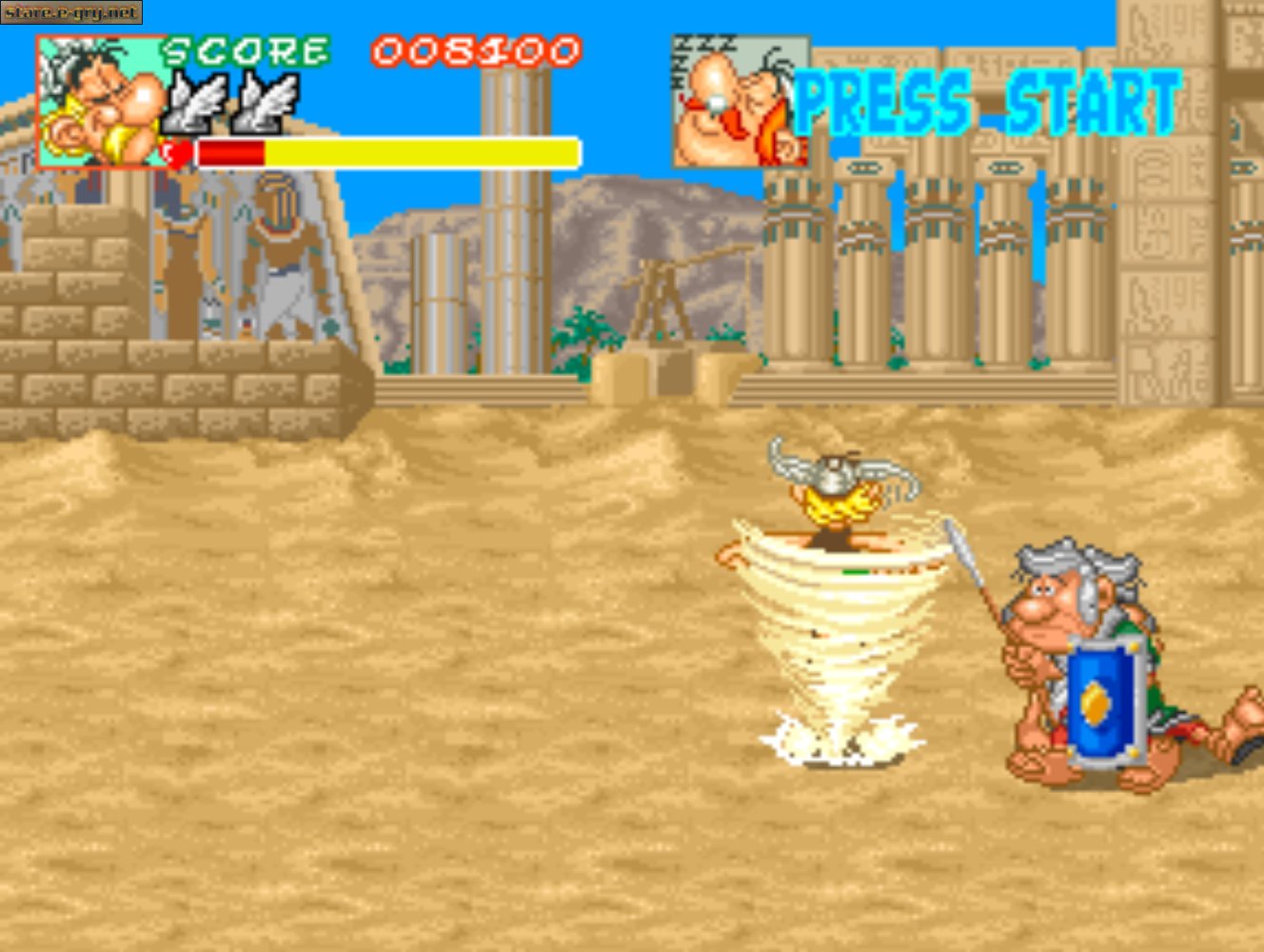Viewport: 1264px width, 952px height.
Task: Click the yellow-red health bar
Action: pyautogui.click(x=381, y=150)
